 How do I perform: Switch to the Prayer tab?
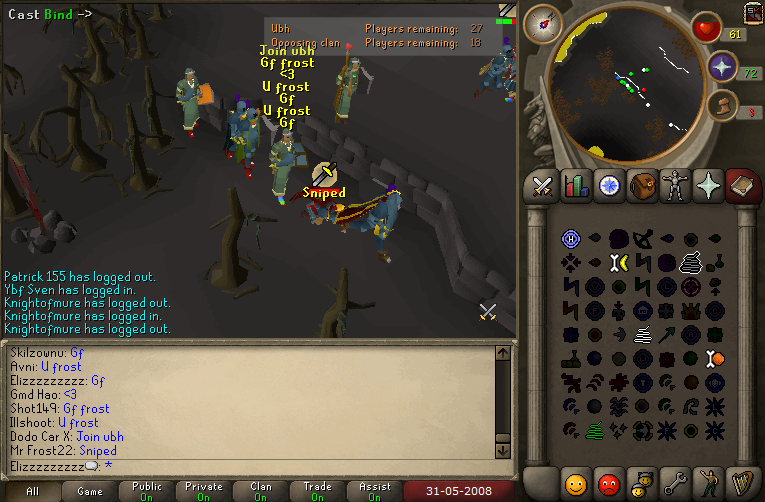[707, 186]
